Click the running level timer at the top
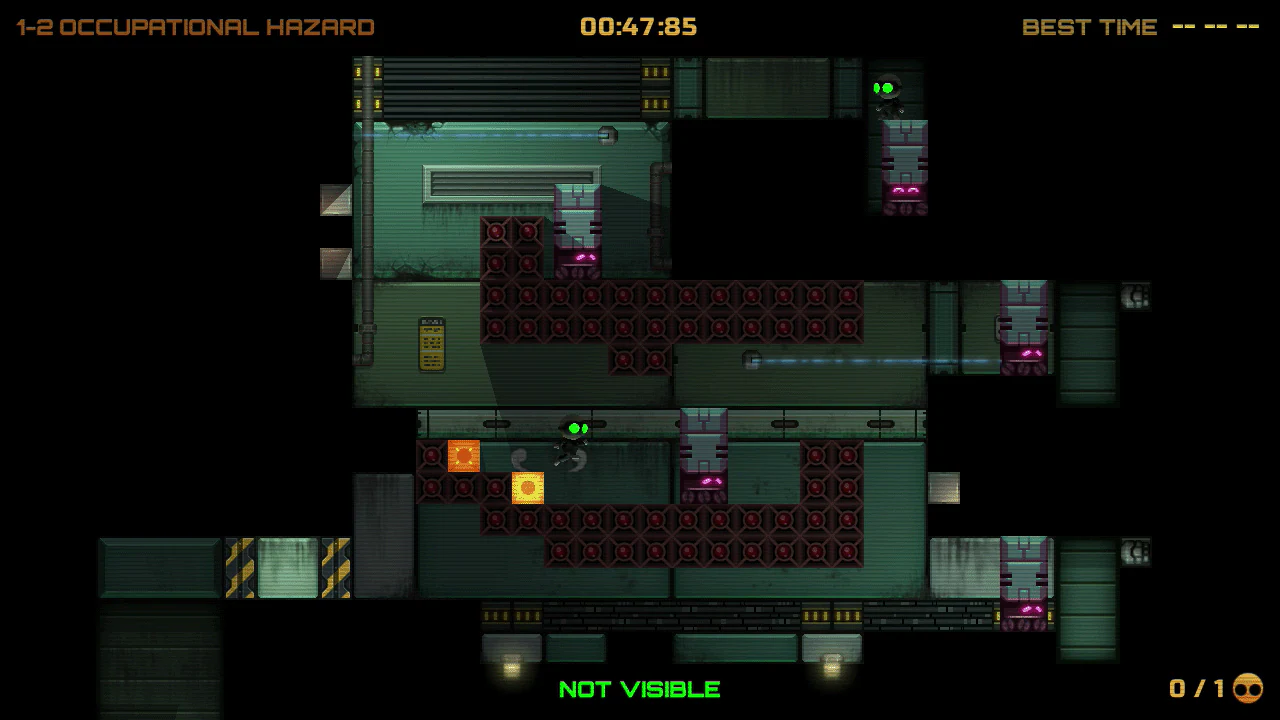The height and width of the screenshot is (720, 1280). (640, 27)
